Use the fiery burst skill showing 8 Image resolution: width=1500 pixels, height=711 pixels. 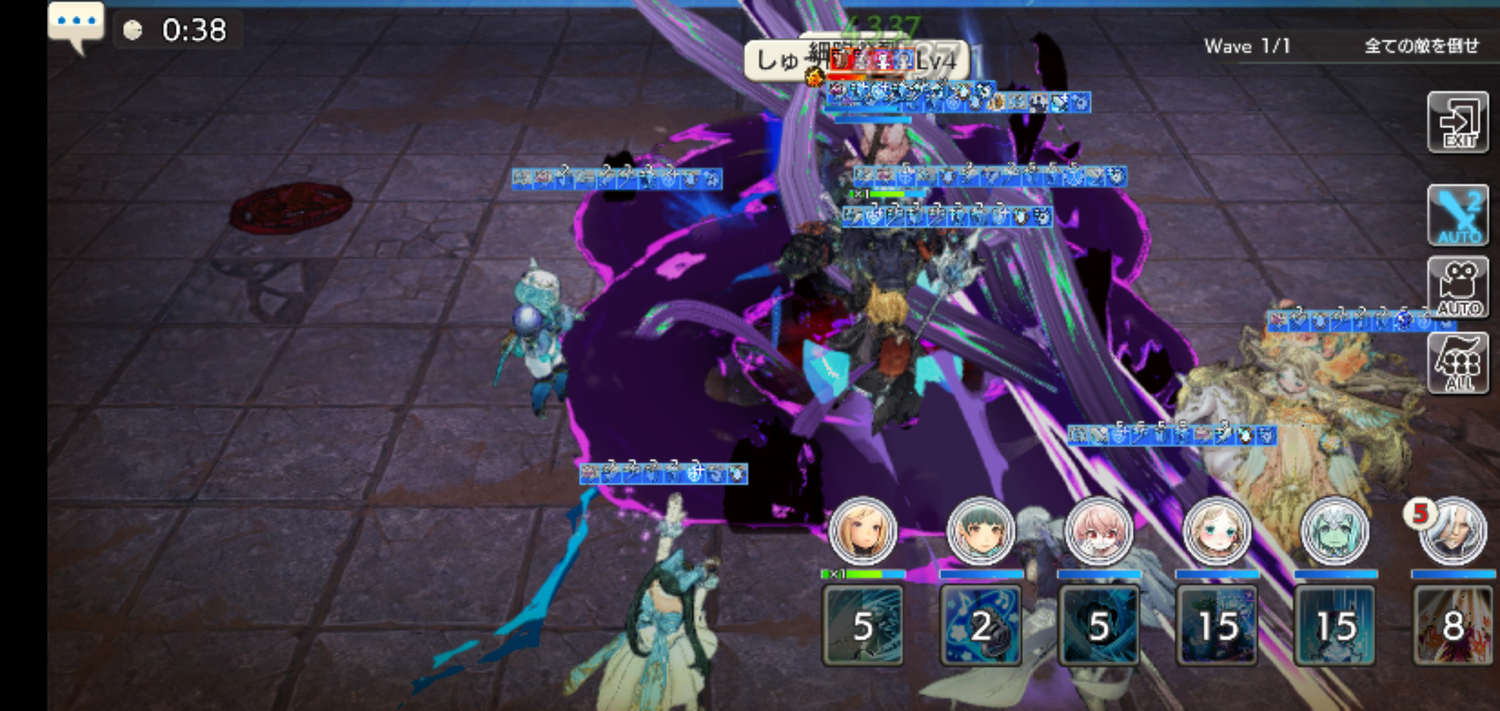pos(1453,625)
